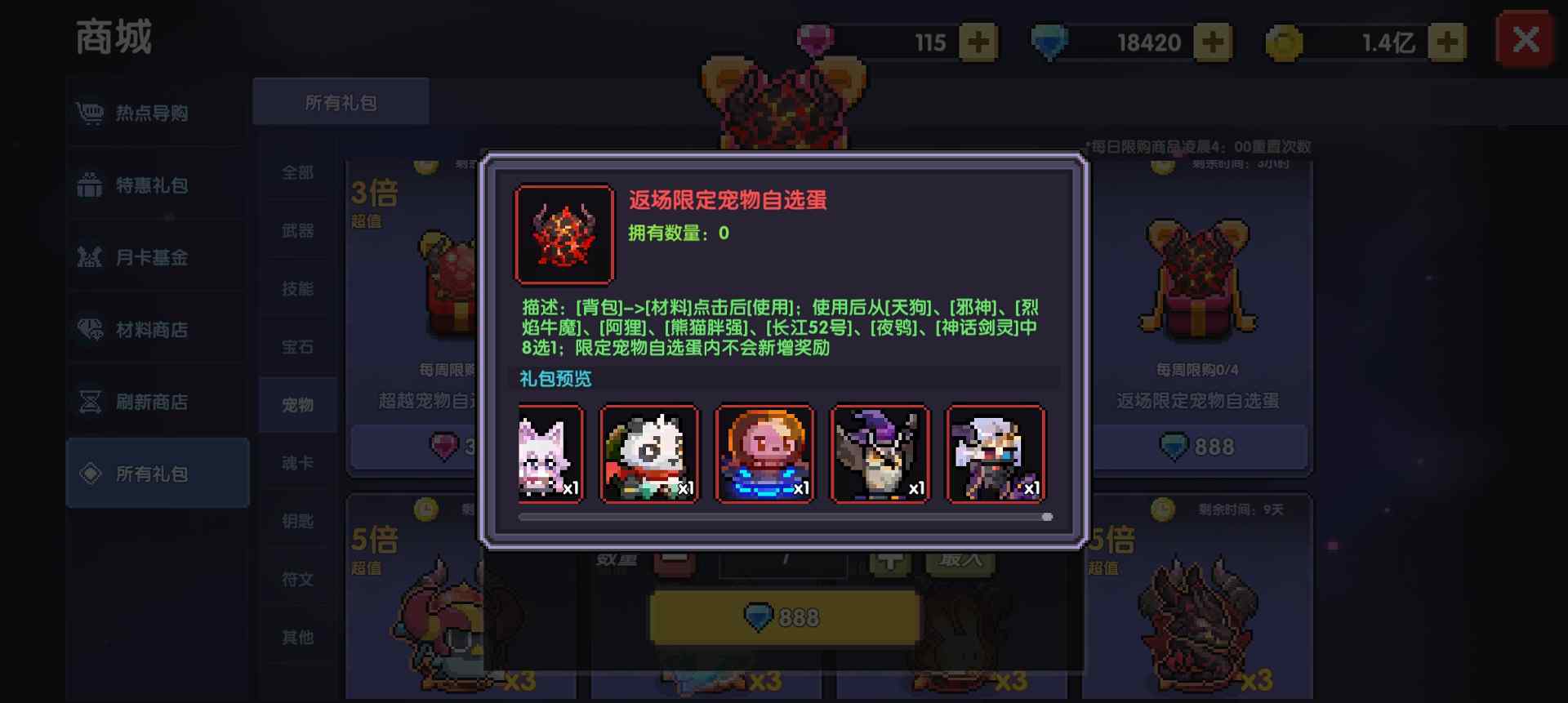
Task: Switch to the 宠物 category tab
Action: click(x=297, y=404)
